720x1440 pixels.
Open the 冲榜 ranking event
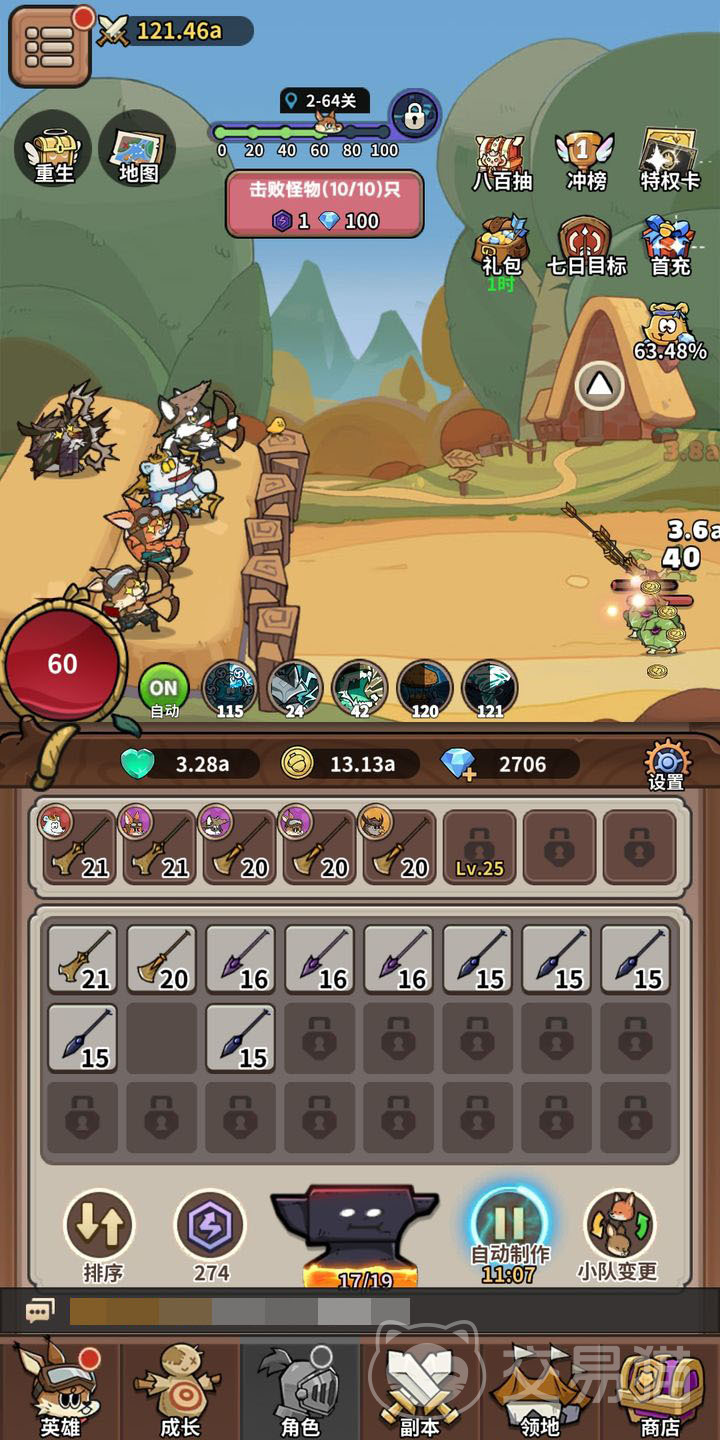[586, 162]
